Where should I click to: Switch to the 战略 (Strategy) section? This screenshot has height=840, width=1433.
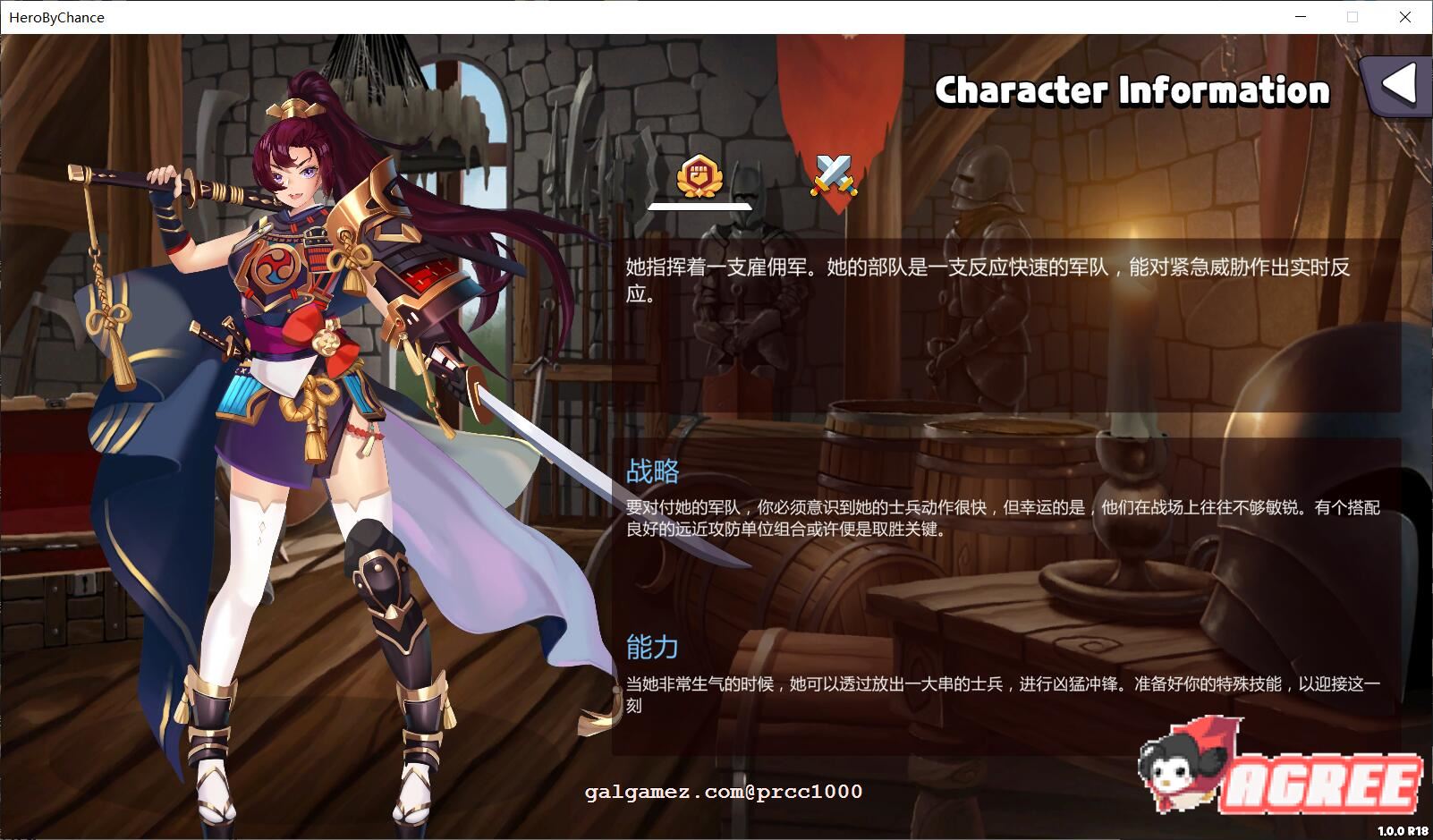pyautogui.click(x=652, y=470)
